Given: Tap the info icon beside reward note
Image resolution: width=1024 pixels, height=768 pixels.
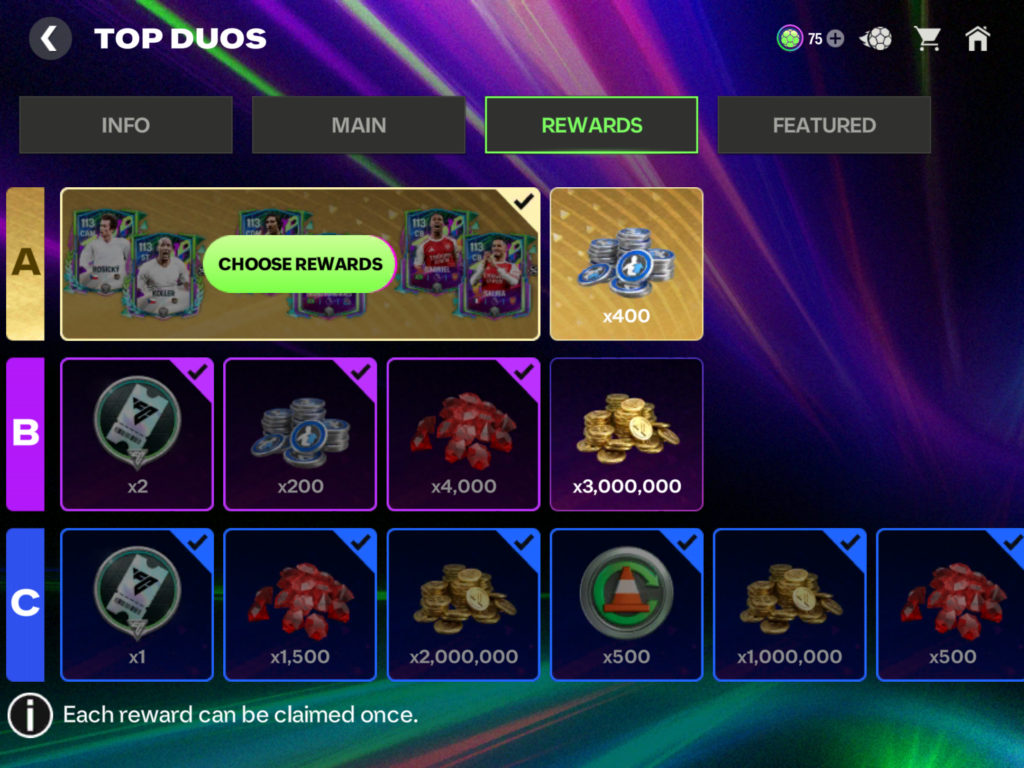Looking at the screenshot, I should pos(30,715).
